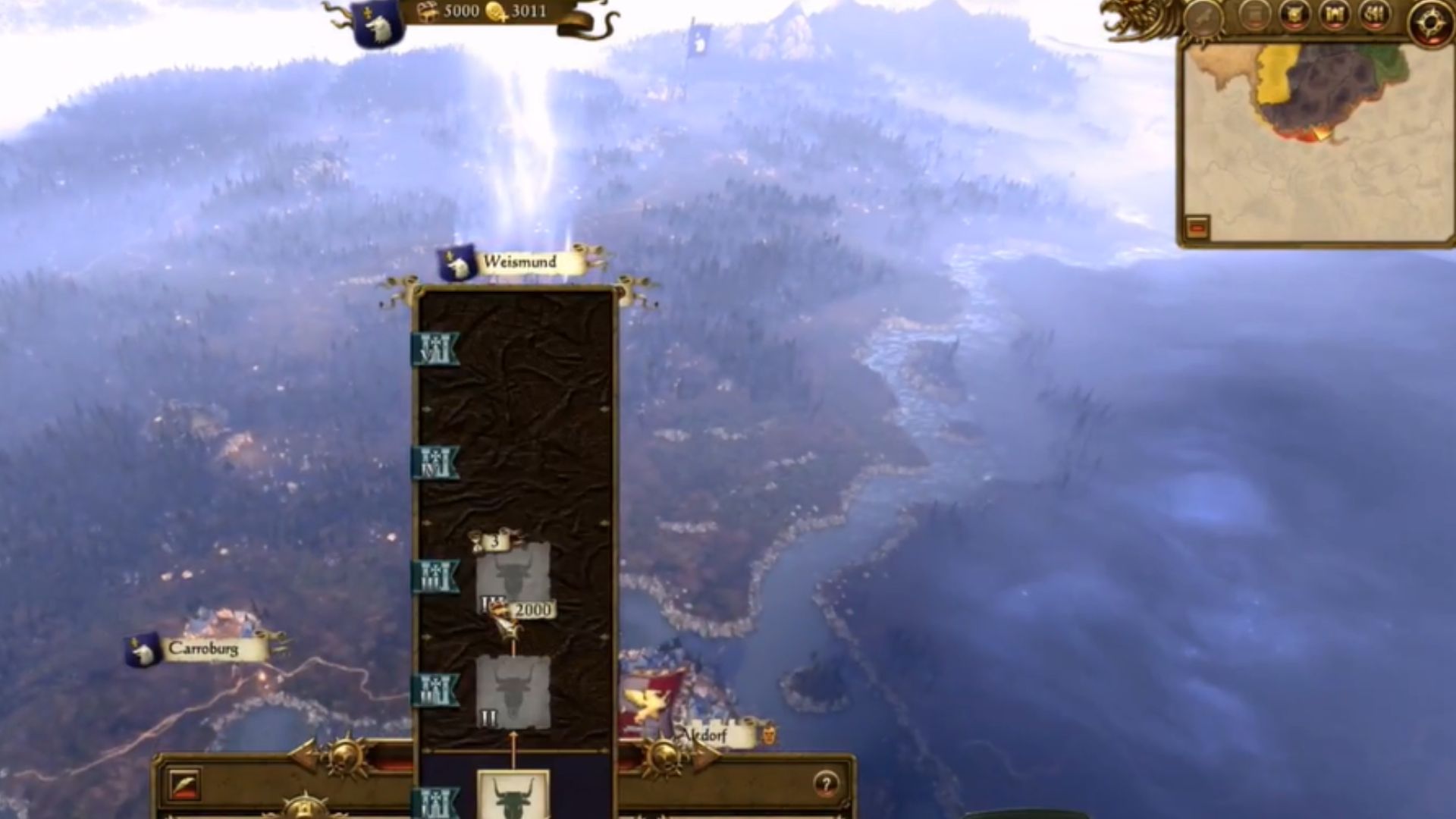
Task: Expand the previous settlement arrow
Action: [x=303, y=755]
